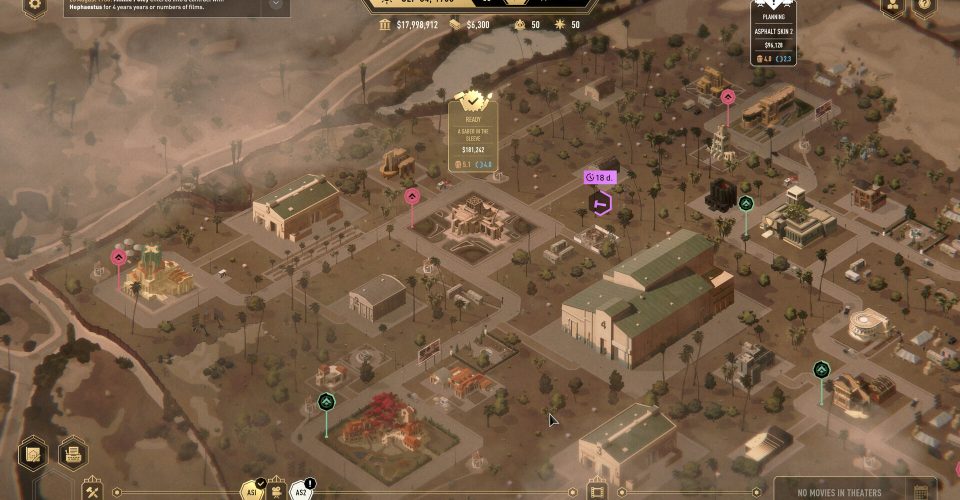
Task: Open the hammer and wrench pre-production stage
Action: point(93,491)
